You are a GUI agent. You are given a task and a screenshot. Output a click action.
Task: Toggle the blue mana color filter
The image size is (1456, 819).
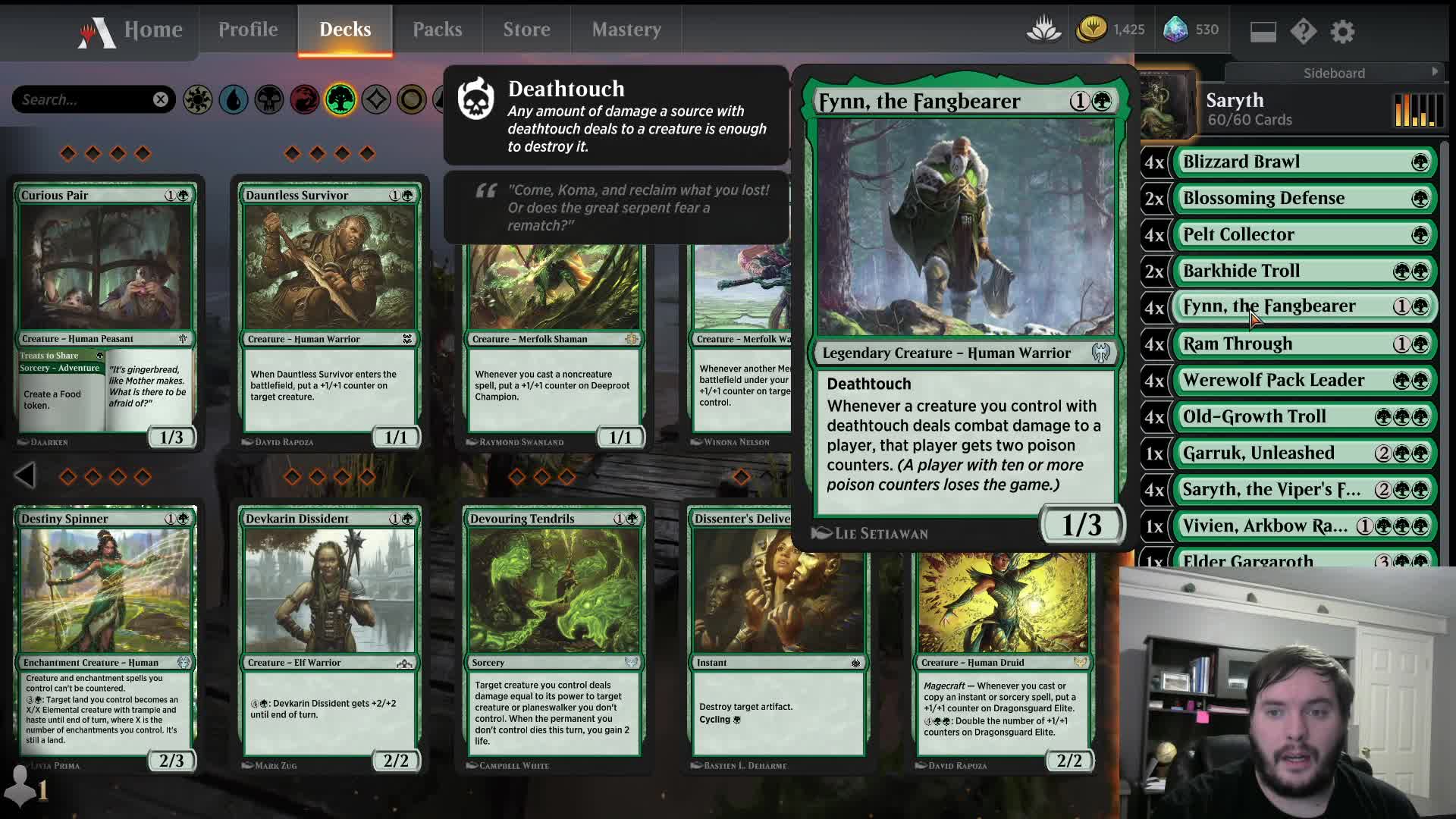point(234,99)
